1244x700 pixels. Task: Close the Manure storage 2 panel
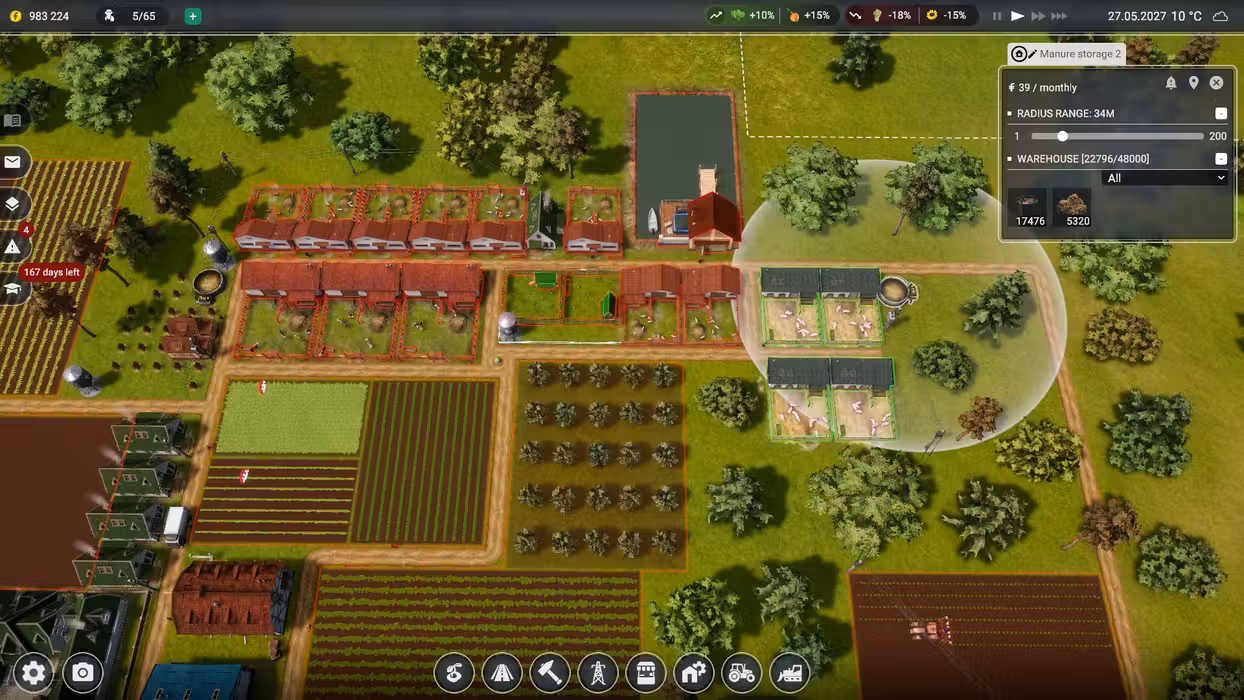pos(1216,83)
